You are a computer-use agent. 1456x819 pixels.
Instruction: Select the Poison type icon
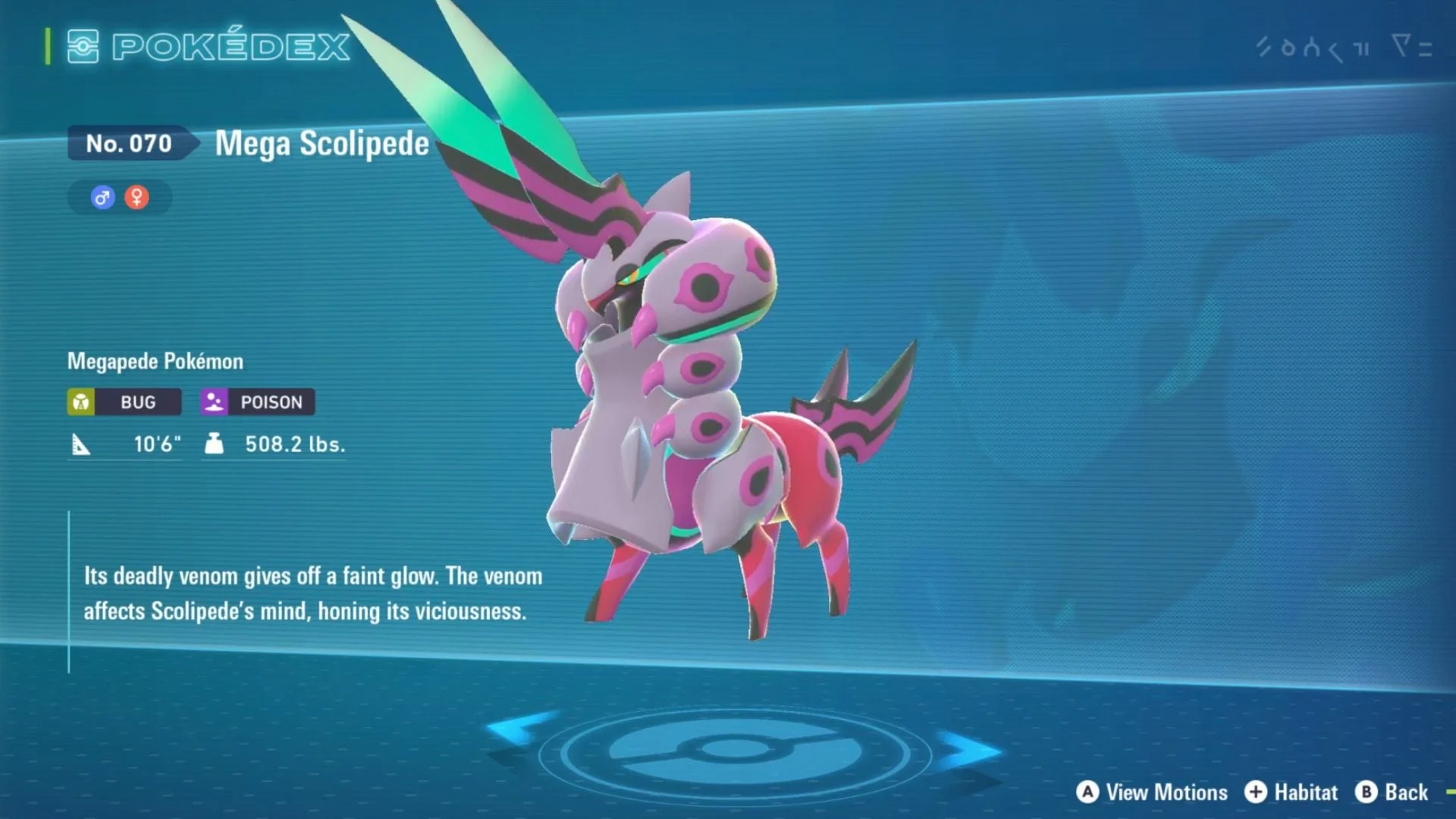click(213, 402)
